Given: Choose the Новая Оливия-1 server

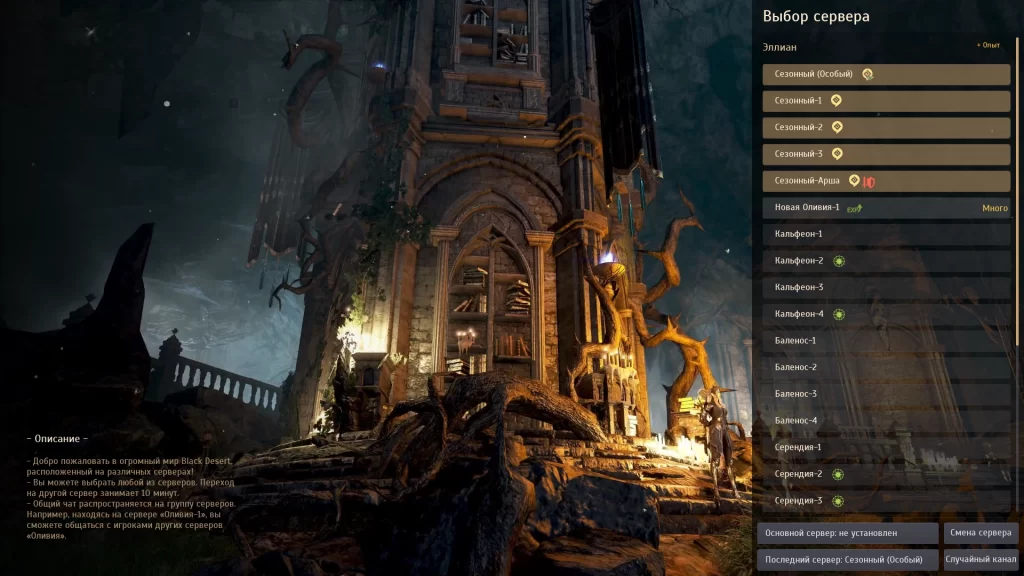Looking at the screenshot, I should point(886,208).
